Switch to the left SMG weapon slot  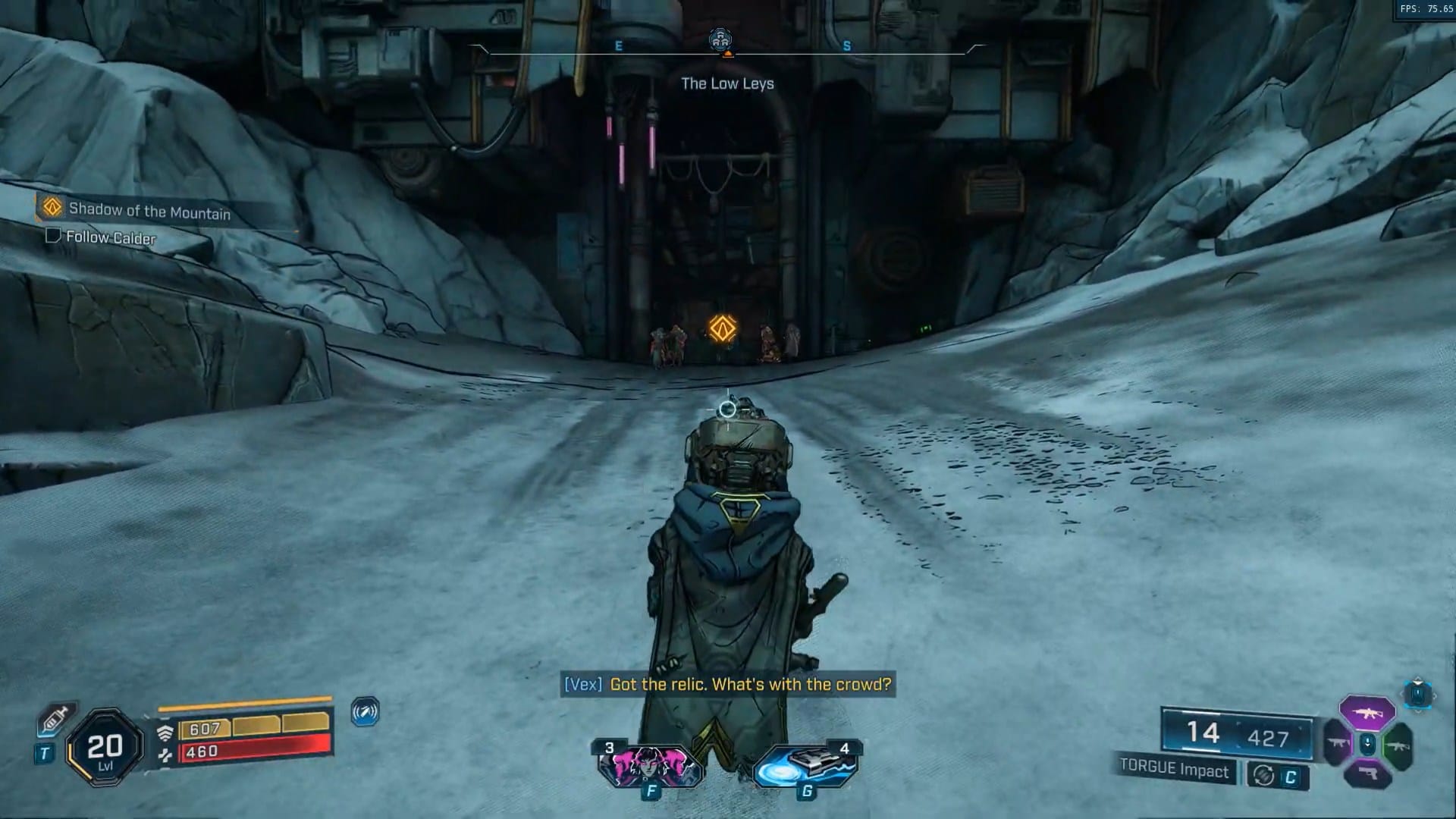coord(1337,745)
